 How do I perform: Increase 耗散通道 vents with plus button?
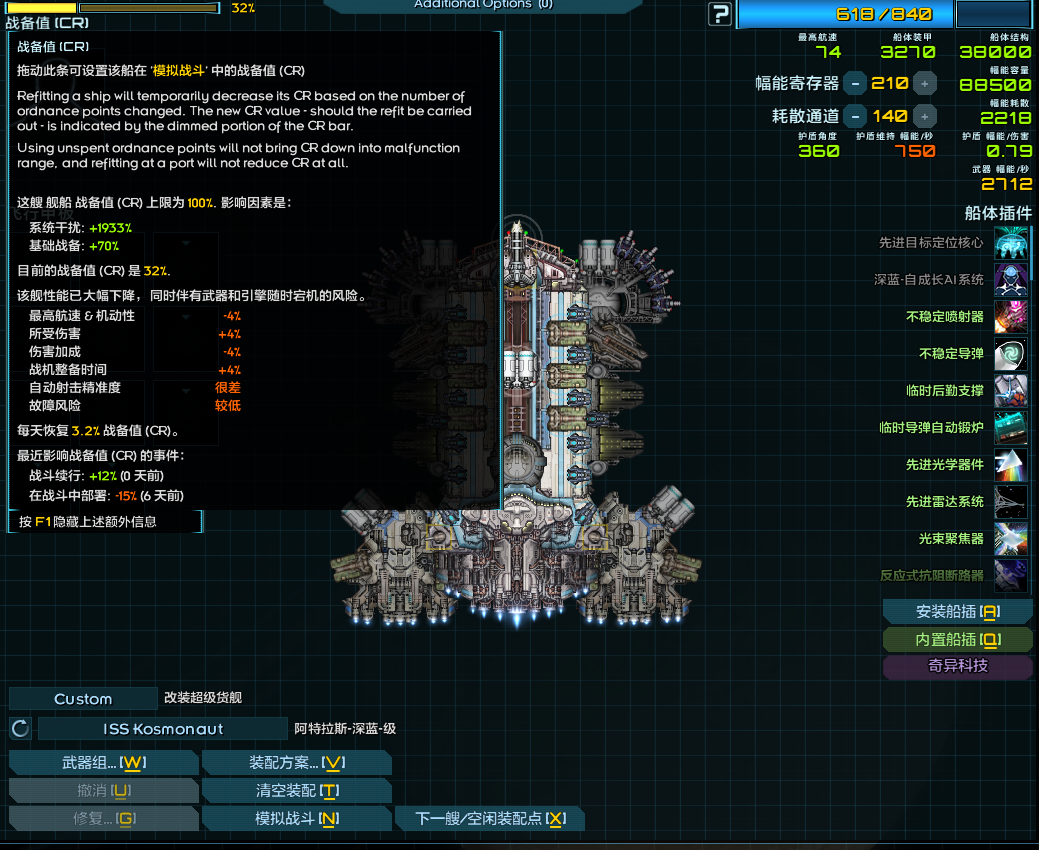925,116
